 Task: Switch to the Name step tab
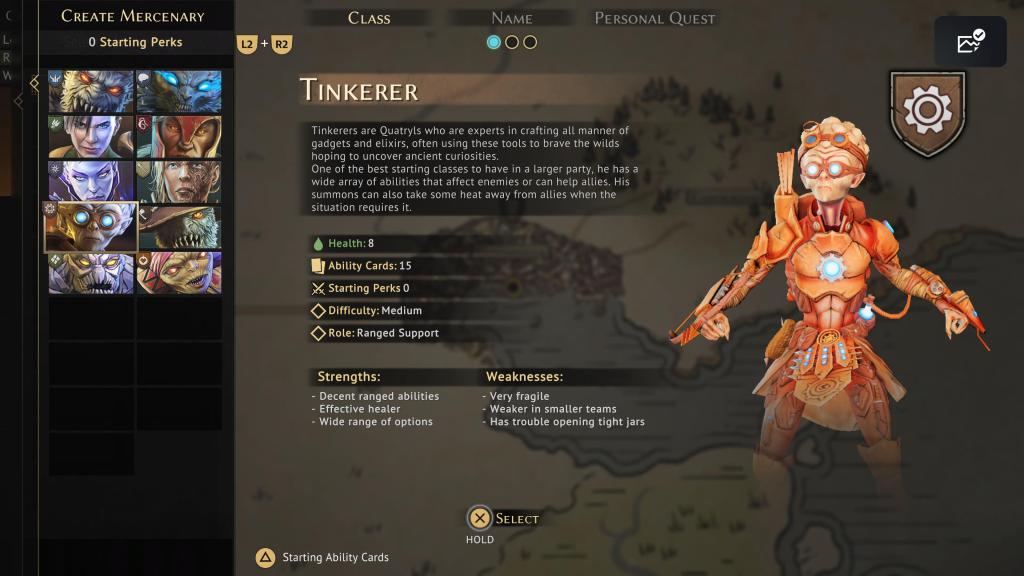pos(511,18)
